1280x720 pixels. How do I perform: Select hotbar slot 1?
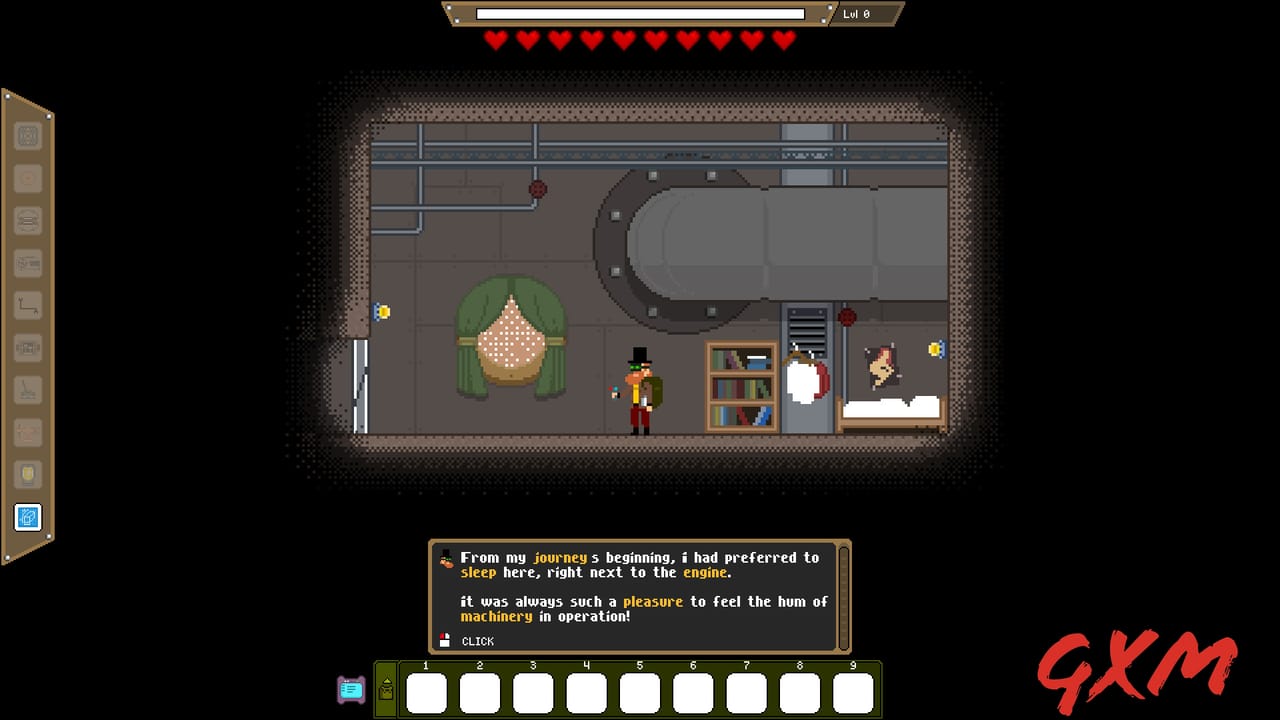tap(427, 691)
